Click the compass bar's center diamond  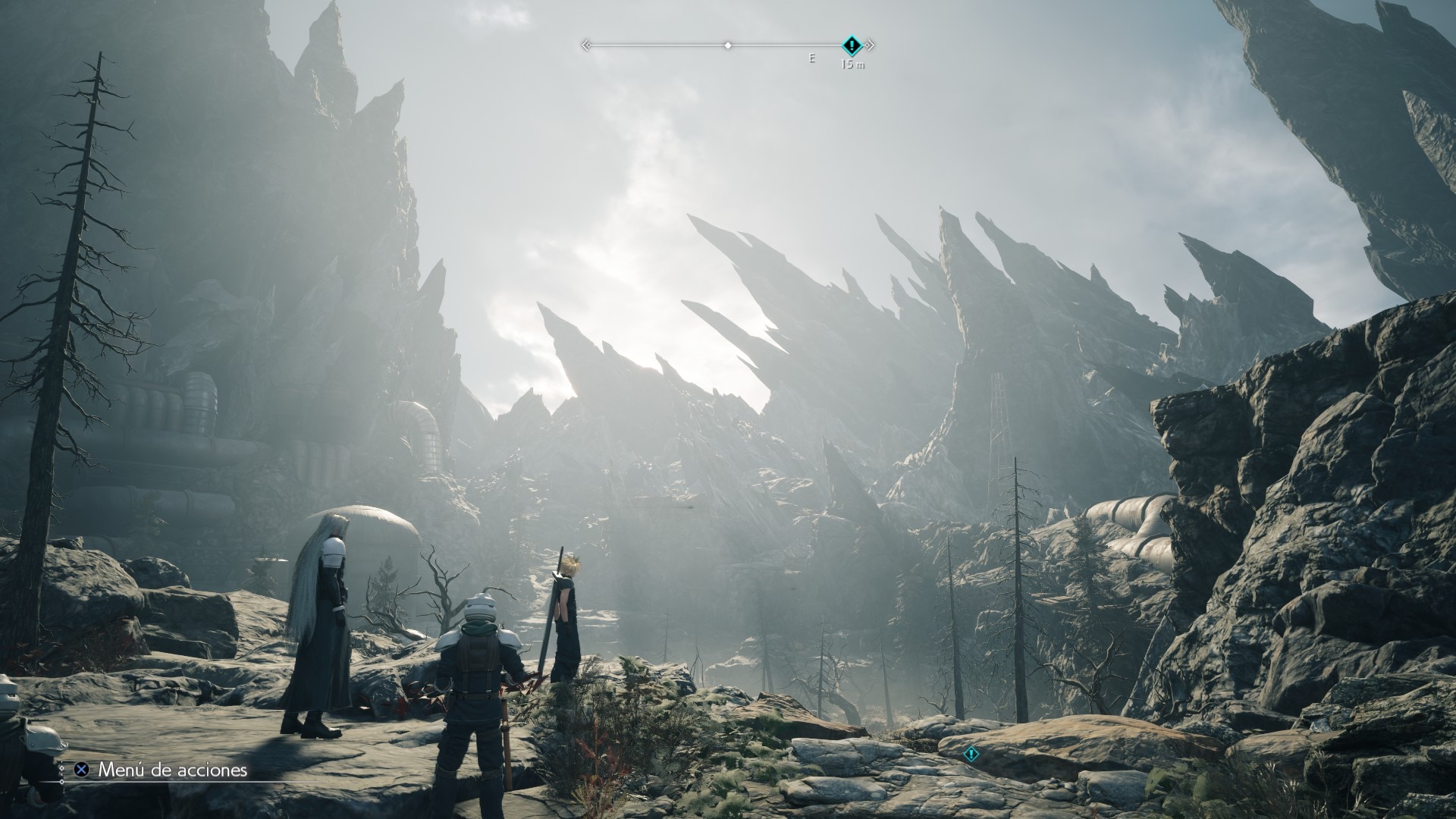(728, 45)
